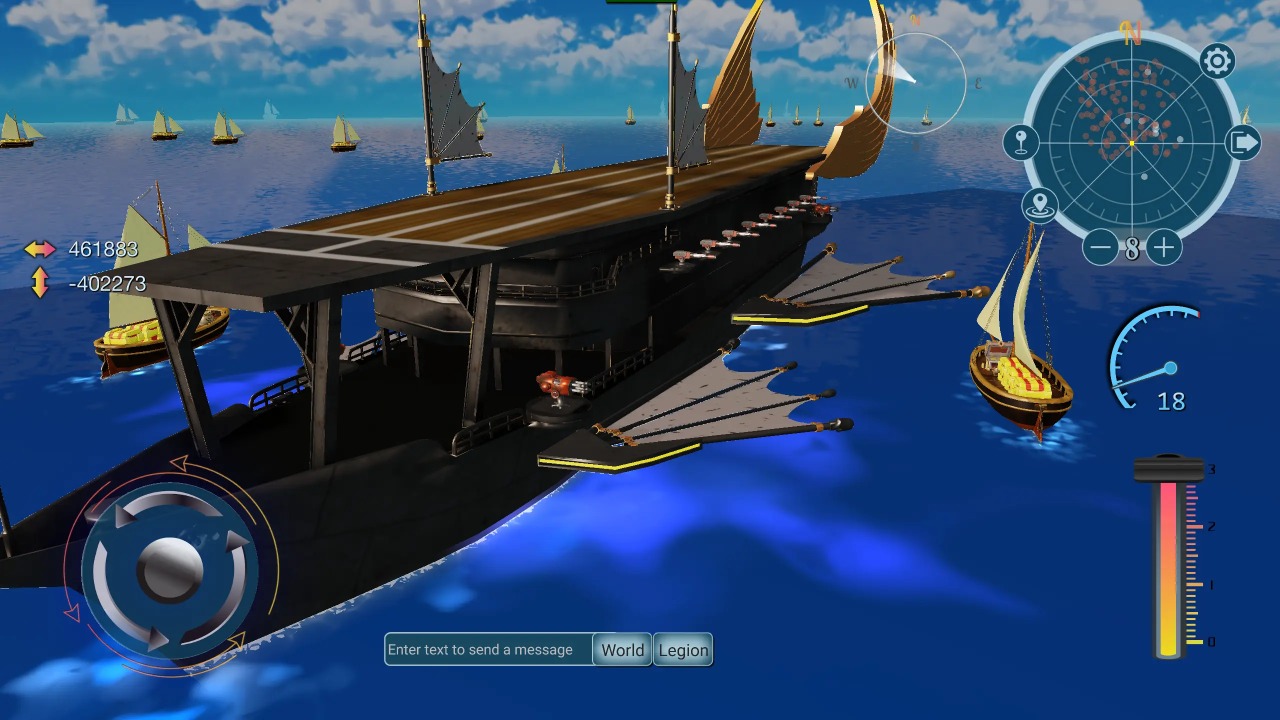Viewport: 1280px width, 720px height.
Task: Click the compass ring indicator
Action: tap(915, 83)
